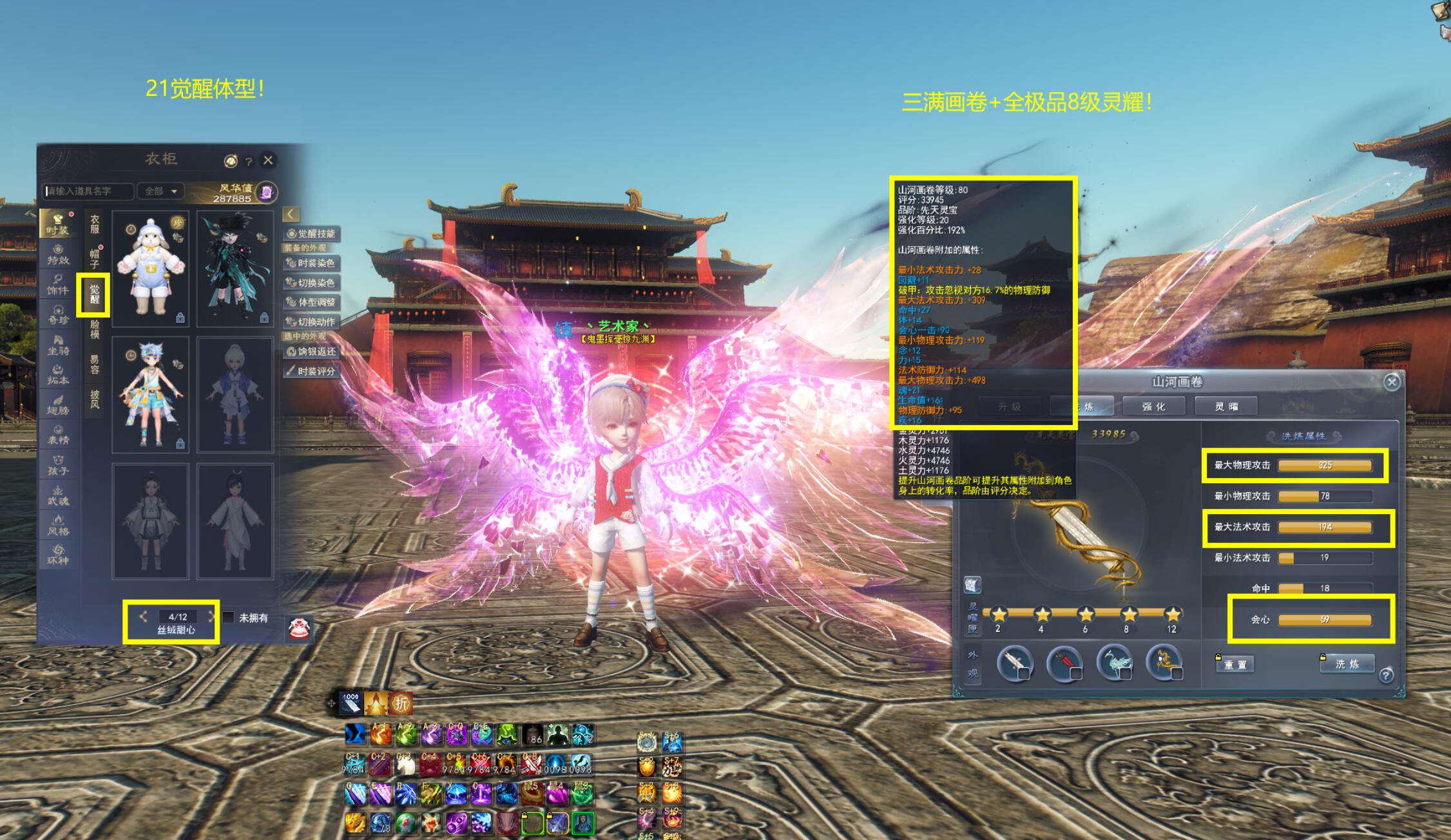This screenshot has height=840, width=1451.
Task: Click the 时装染色 dye button
Action: tap(312, 263)
